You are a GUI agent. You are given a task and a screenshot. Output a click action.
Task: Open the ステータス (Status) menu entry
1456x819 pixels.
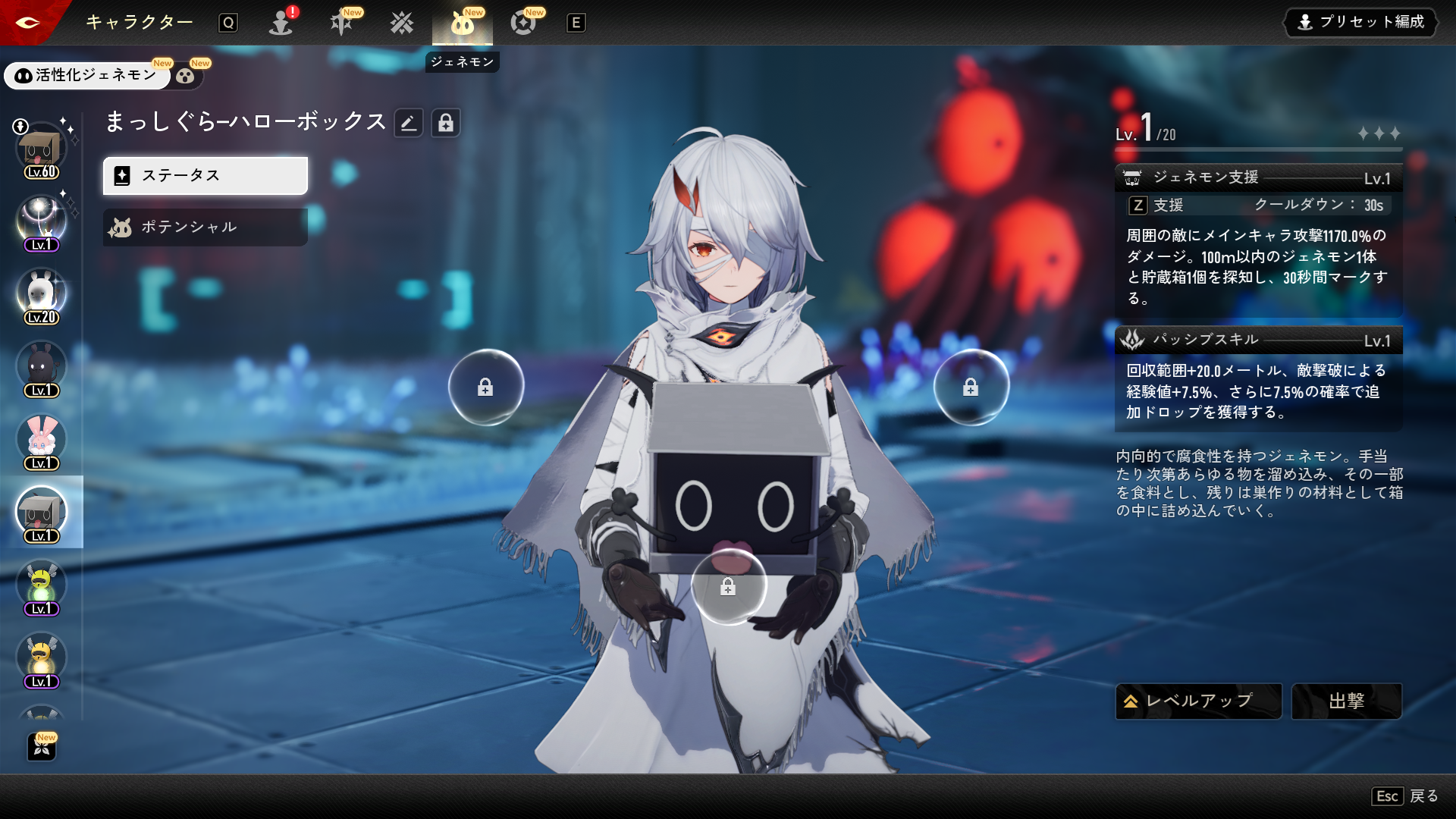[x=205, y=176]
